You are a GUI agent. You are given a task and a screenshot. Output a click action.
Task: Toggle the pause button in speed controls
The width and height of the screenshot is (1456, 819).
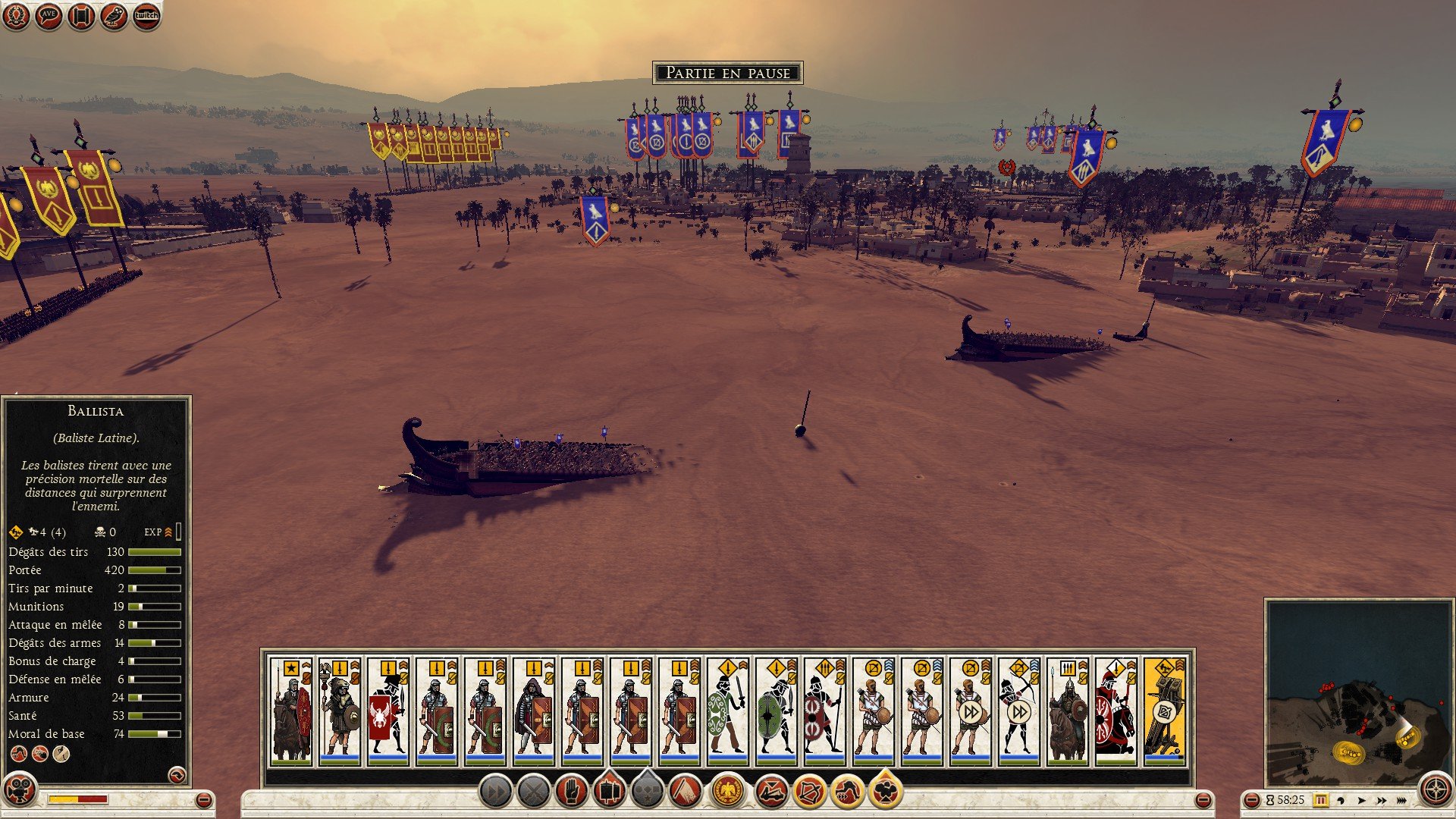pos(1320,800)
